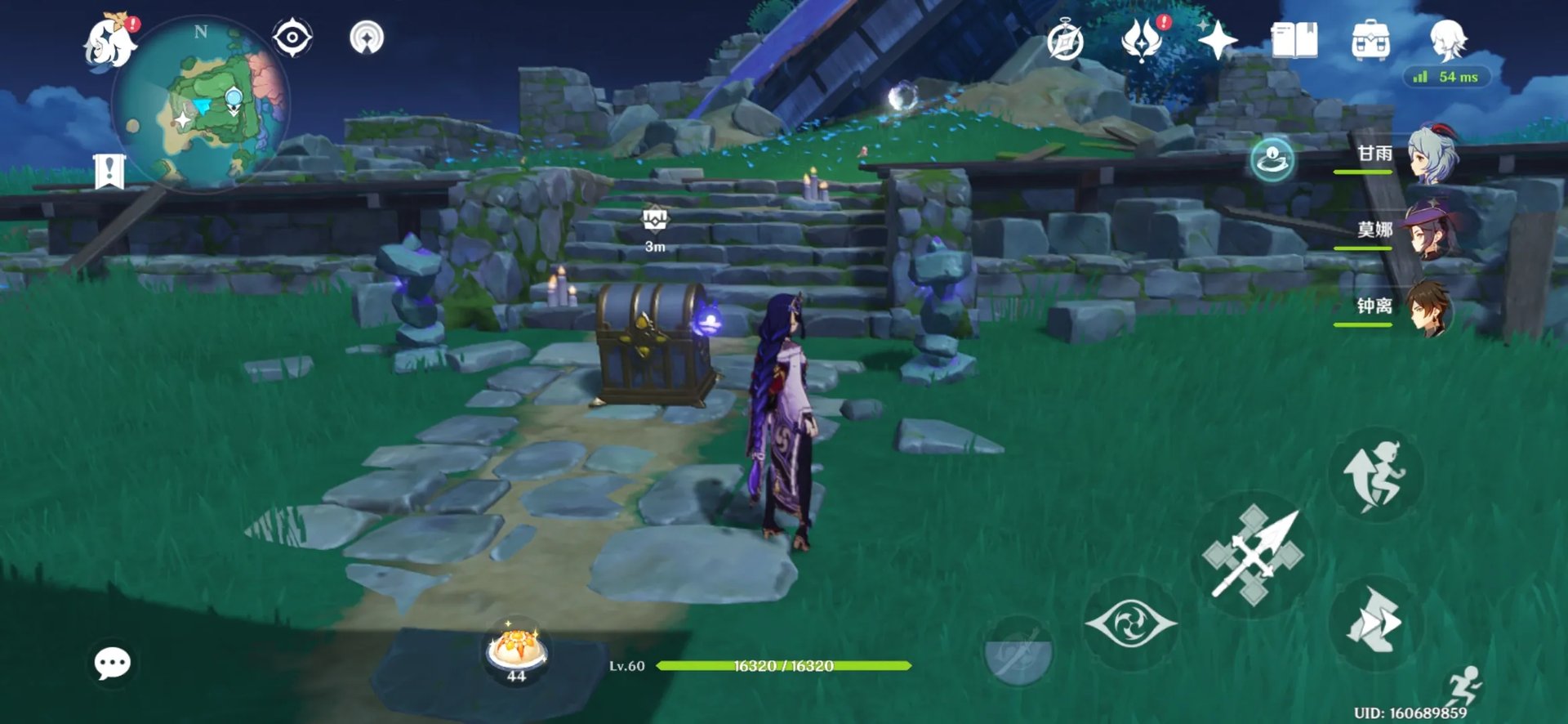The width and height of the screenshot is (1568, 724).
Task: Open the tutorial book icon
Action: (x=1294, y=39)
